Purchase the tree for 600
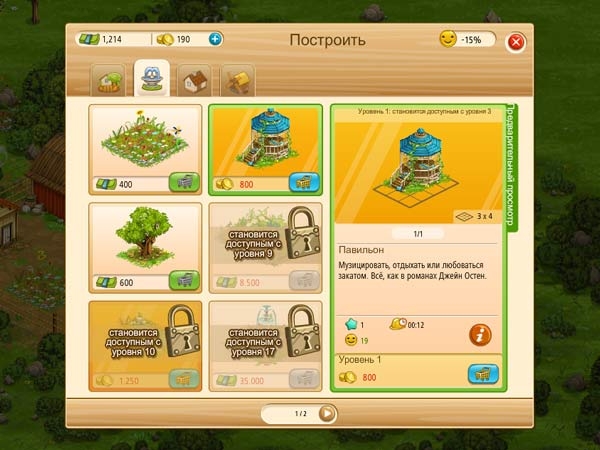The width and height of the screenshot is (600, 450). (x=183, y=282)
